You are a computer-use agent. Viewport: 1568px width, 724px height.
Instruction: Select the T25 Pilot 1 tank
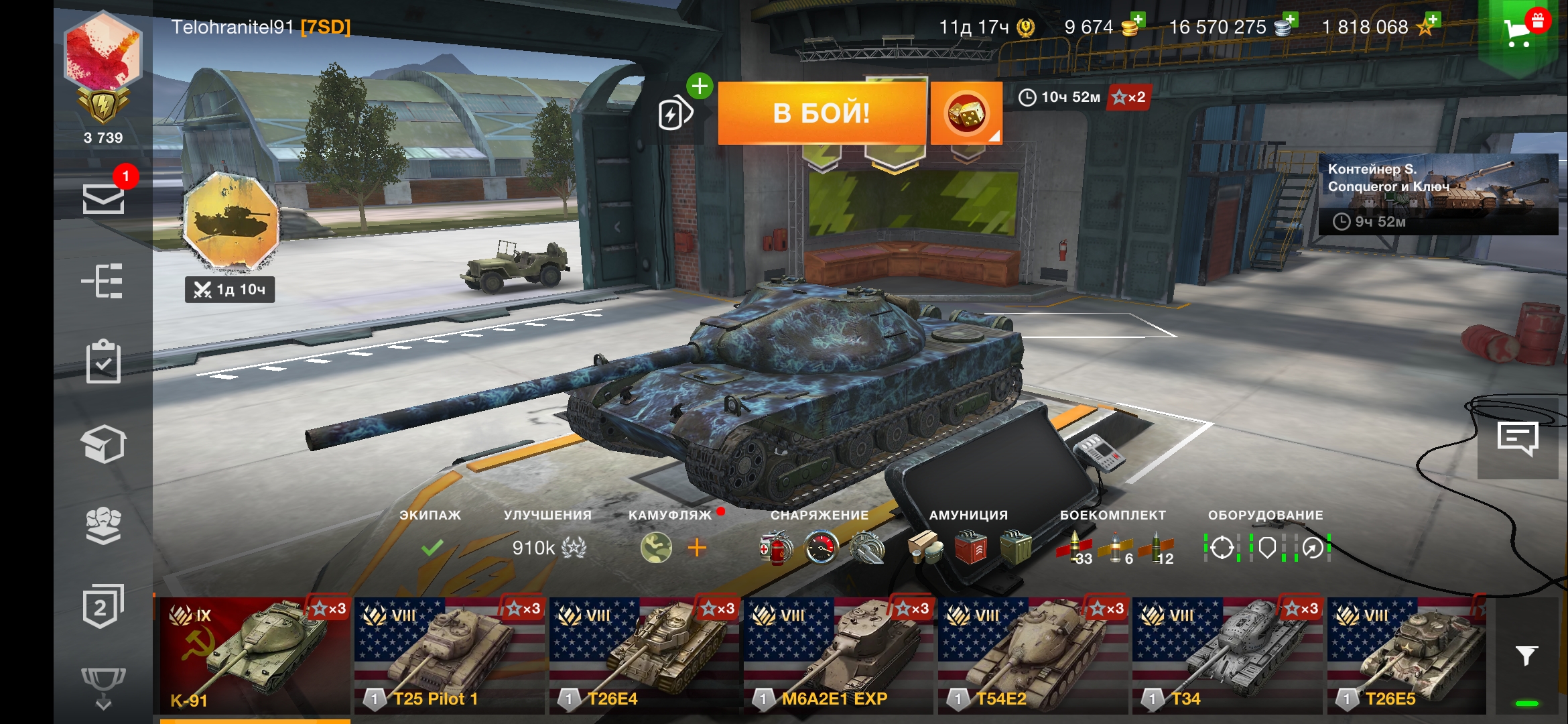pyautogui.click(x=449, y=656)
